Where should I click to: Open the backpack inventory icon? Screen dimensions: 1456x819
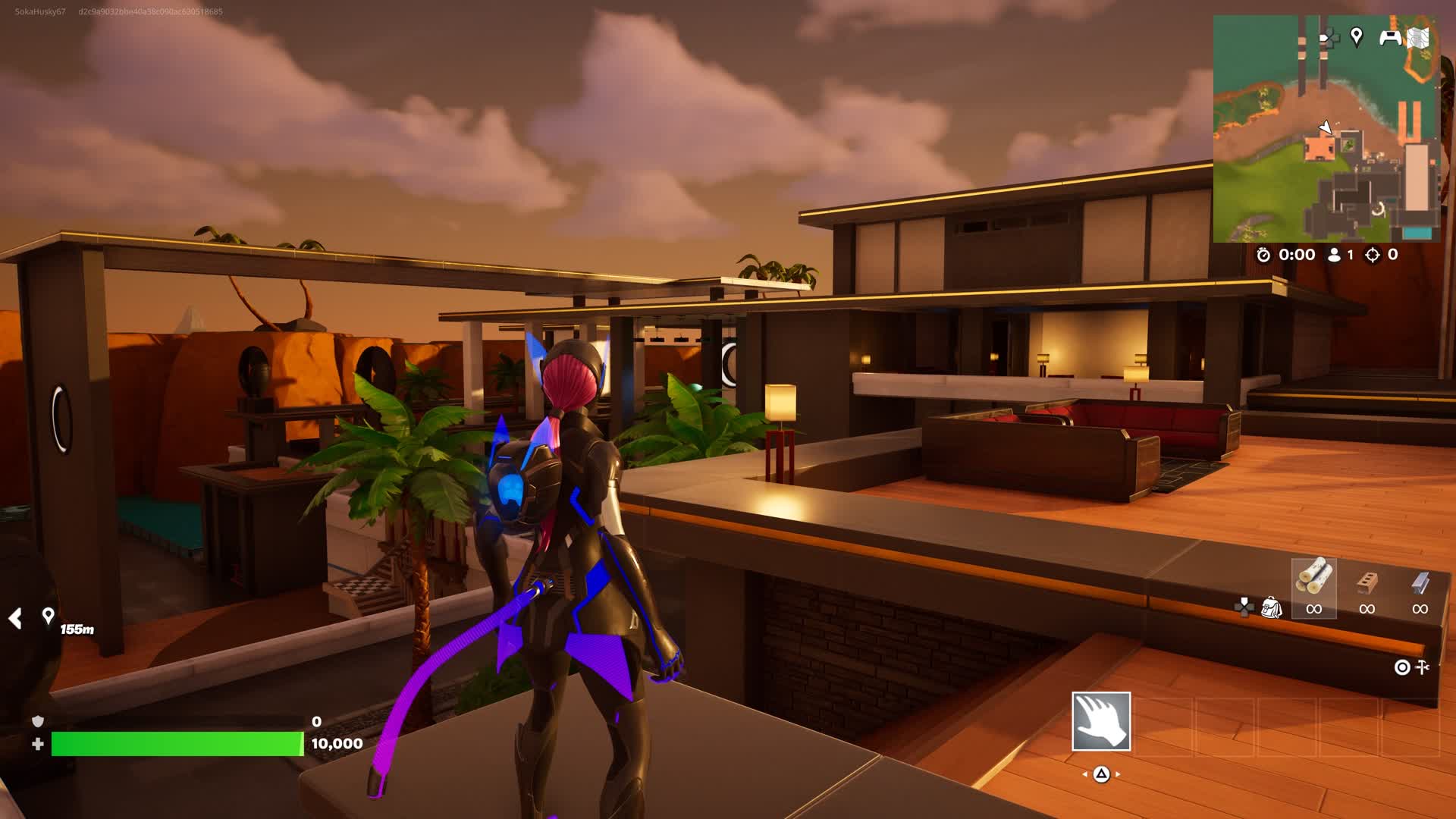tap(1272, 607)
